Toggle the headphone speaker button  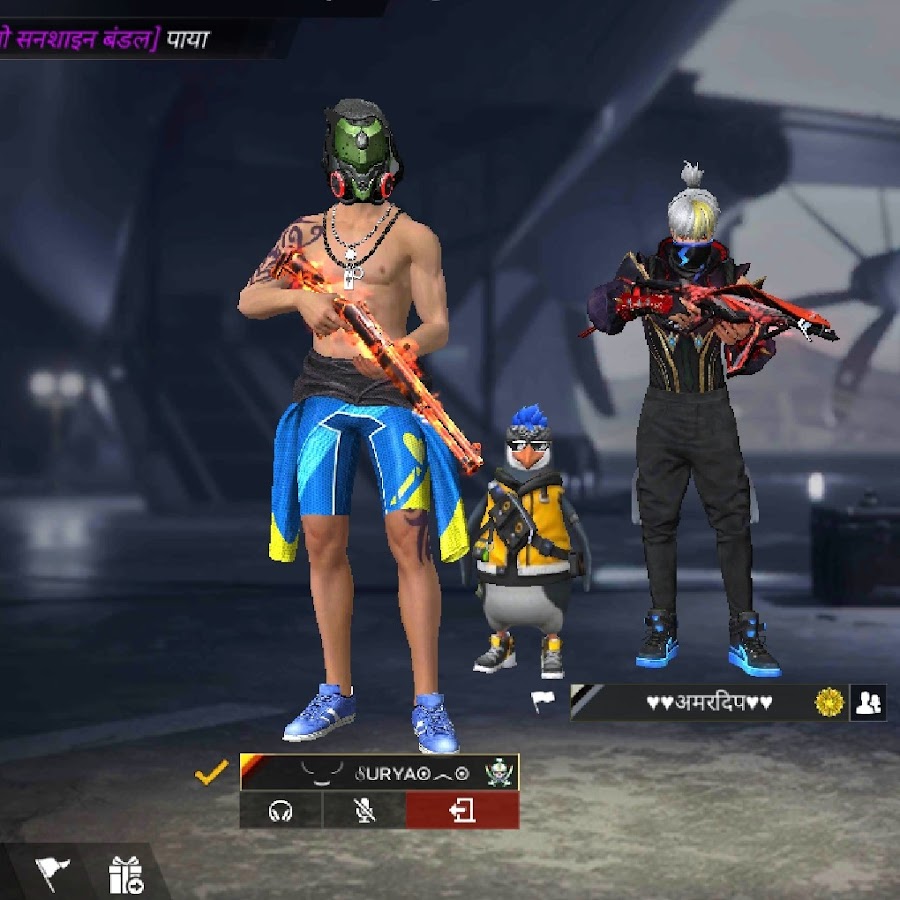[x=280, y=811]
